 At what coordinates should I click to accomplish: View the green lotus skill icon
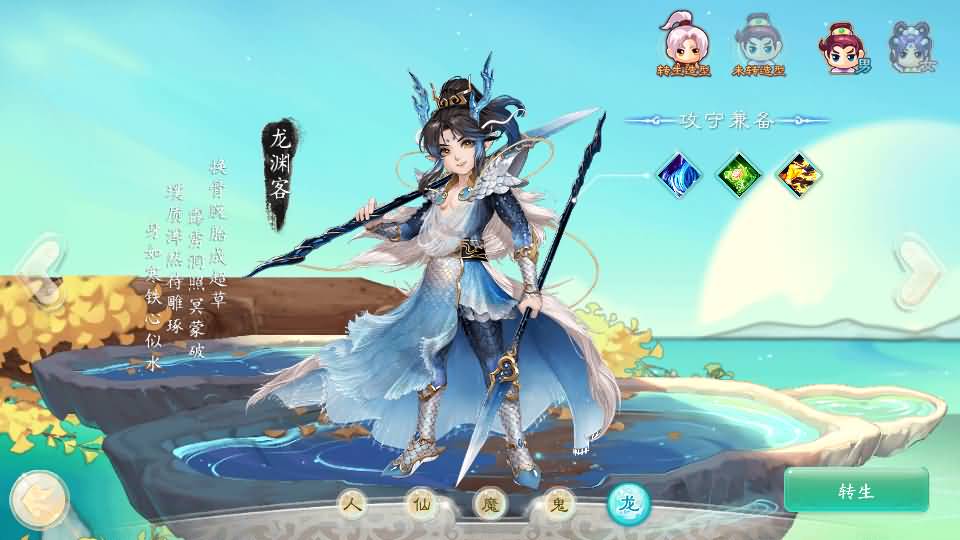click(x=740, y=174)
